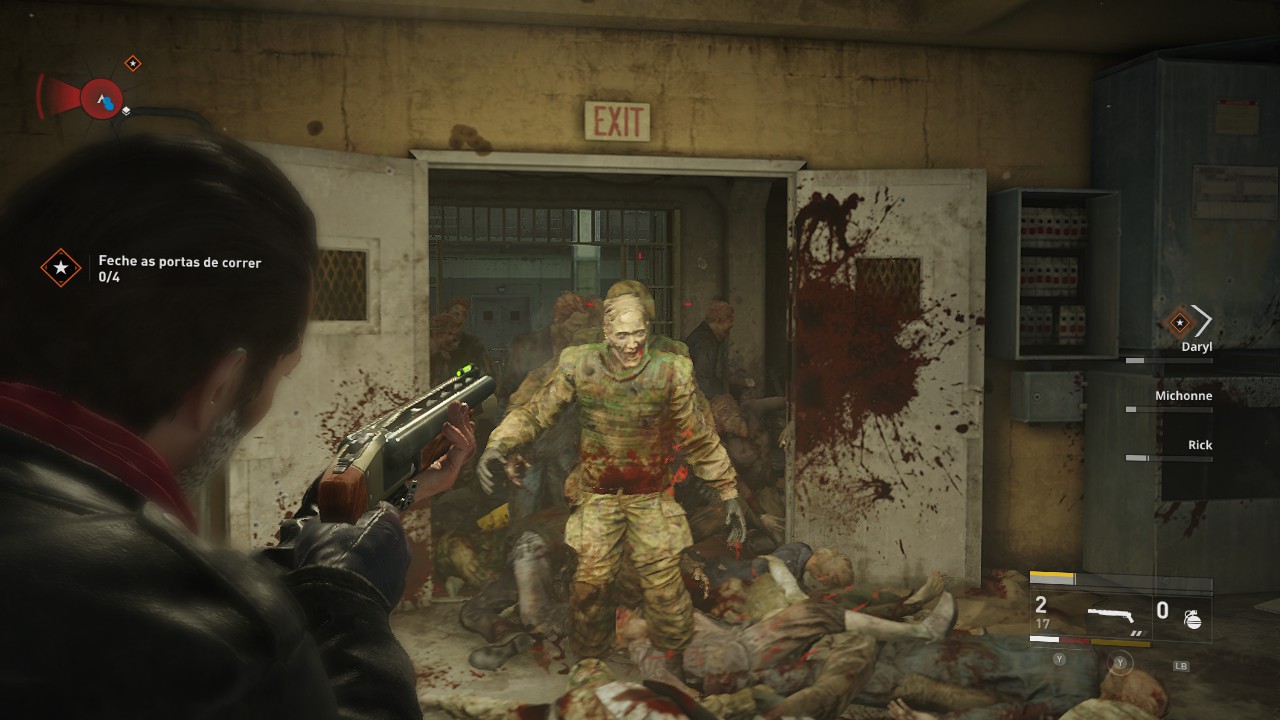
Task: Click the red circular radar compass
Action: [x=101, y=99]
